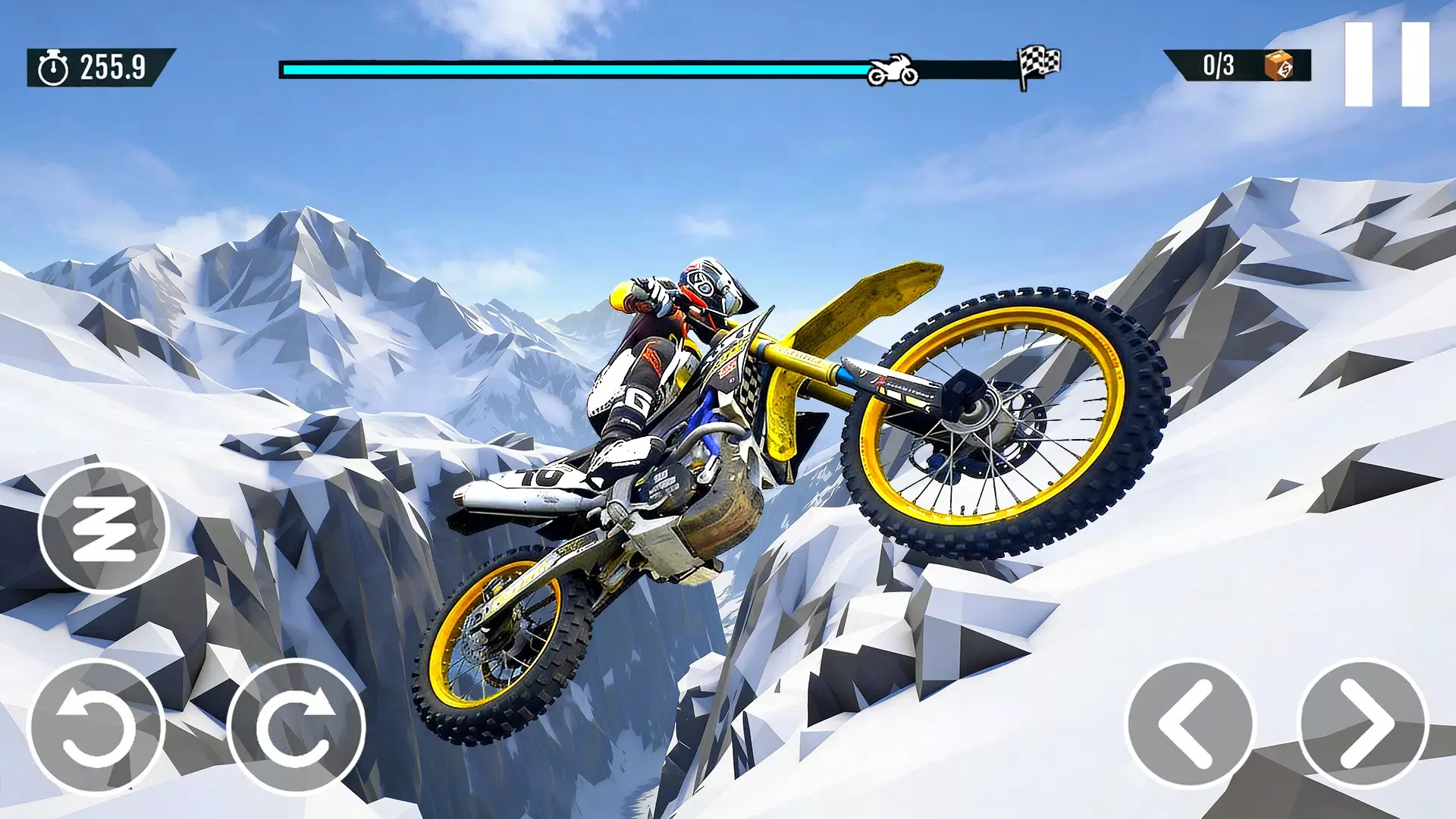Rotate the bike clockwise
The width and height of the screenshot is (1456, 819).
pyautogui.click(x=297, y=726)
